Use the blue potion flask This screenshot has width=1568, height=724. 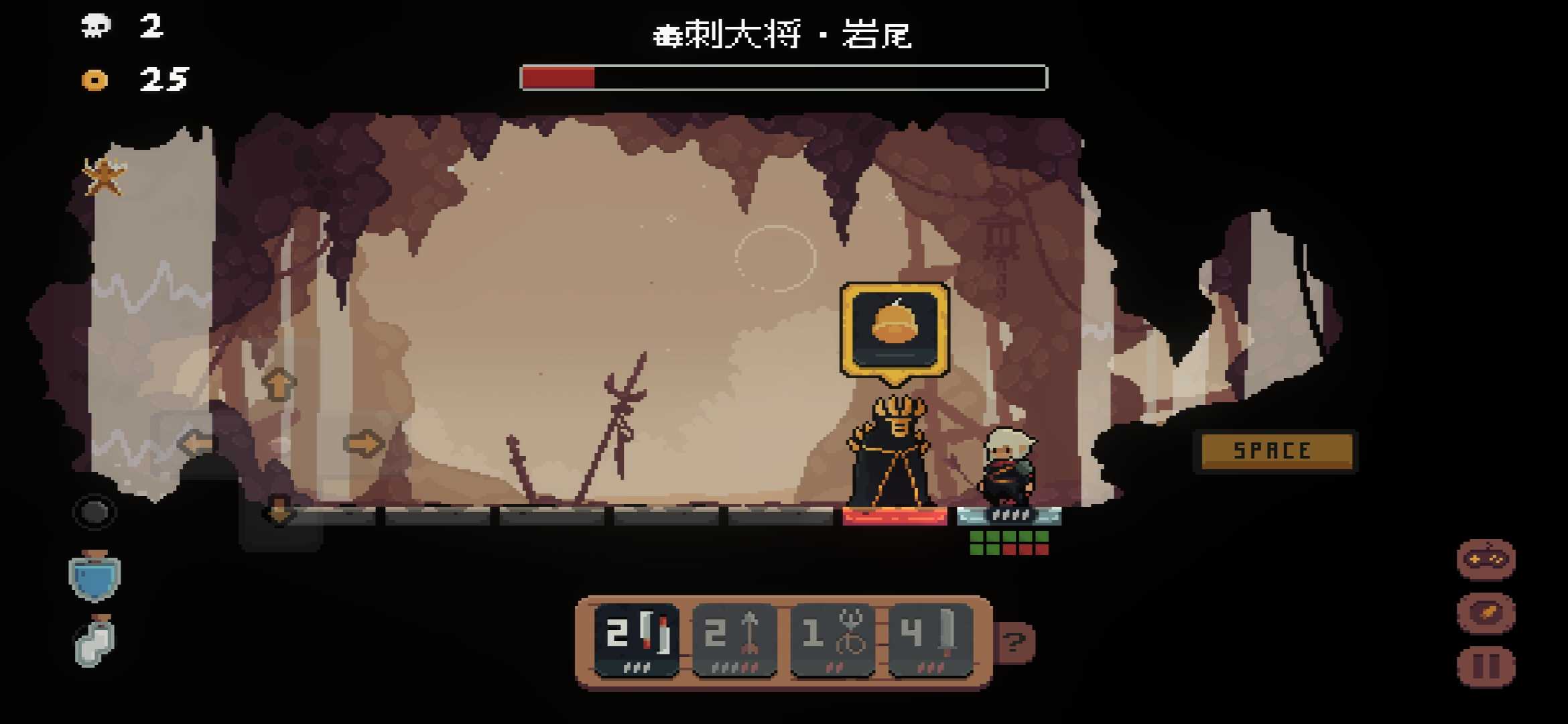[94, 577]
